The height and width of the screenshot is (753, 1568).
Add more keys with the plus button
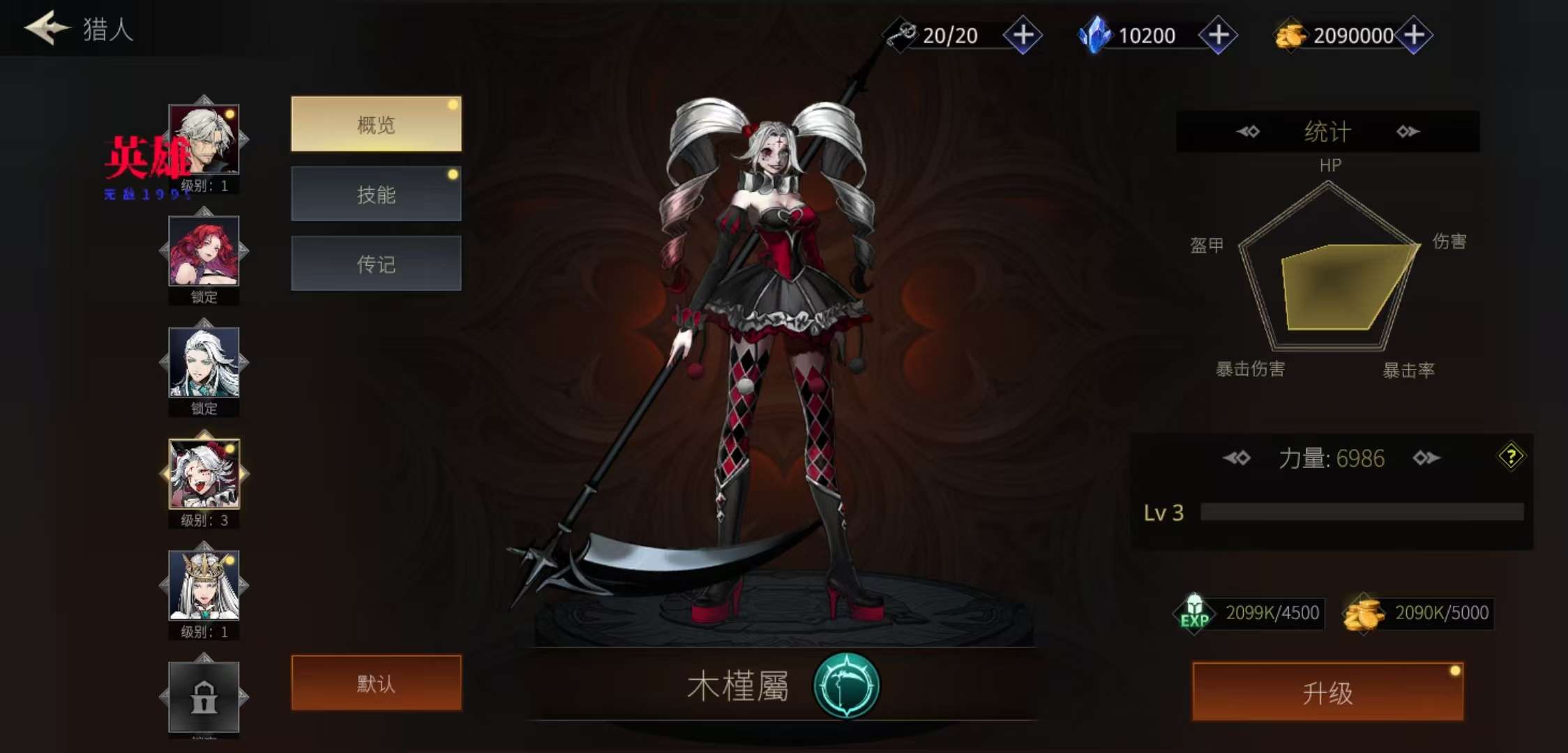coord(1023,35)
